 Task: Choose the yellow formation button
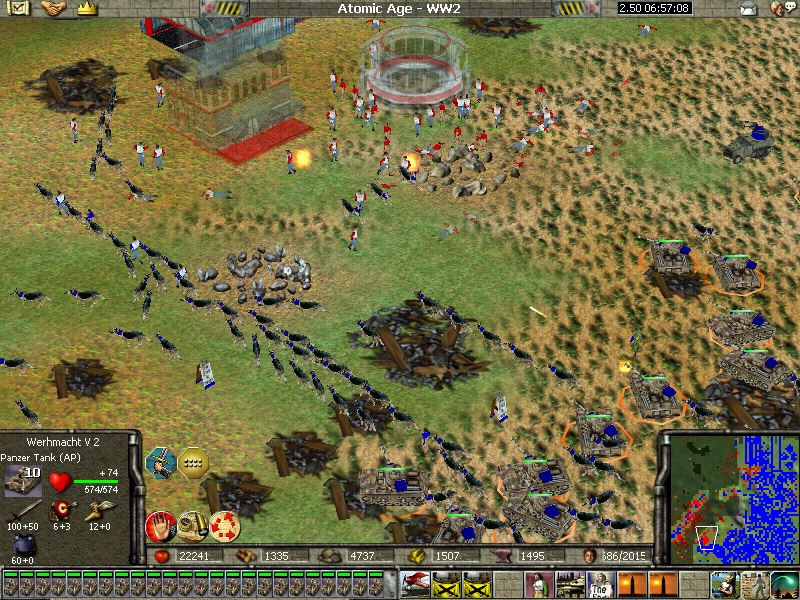click(191, 461)
